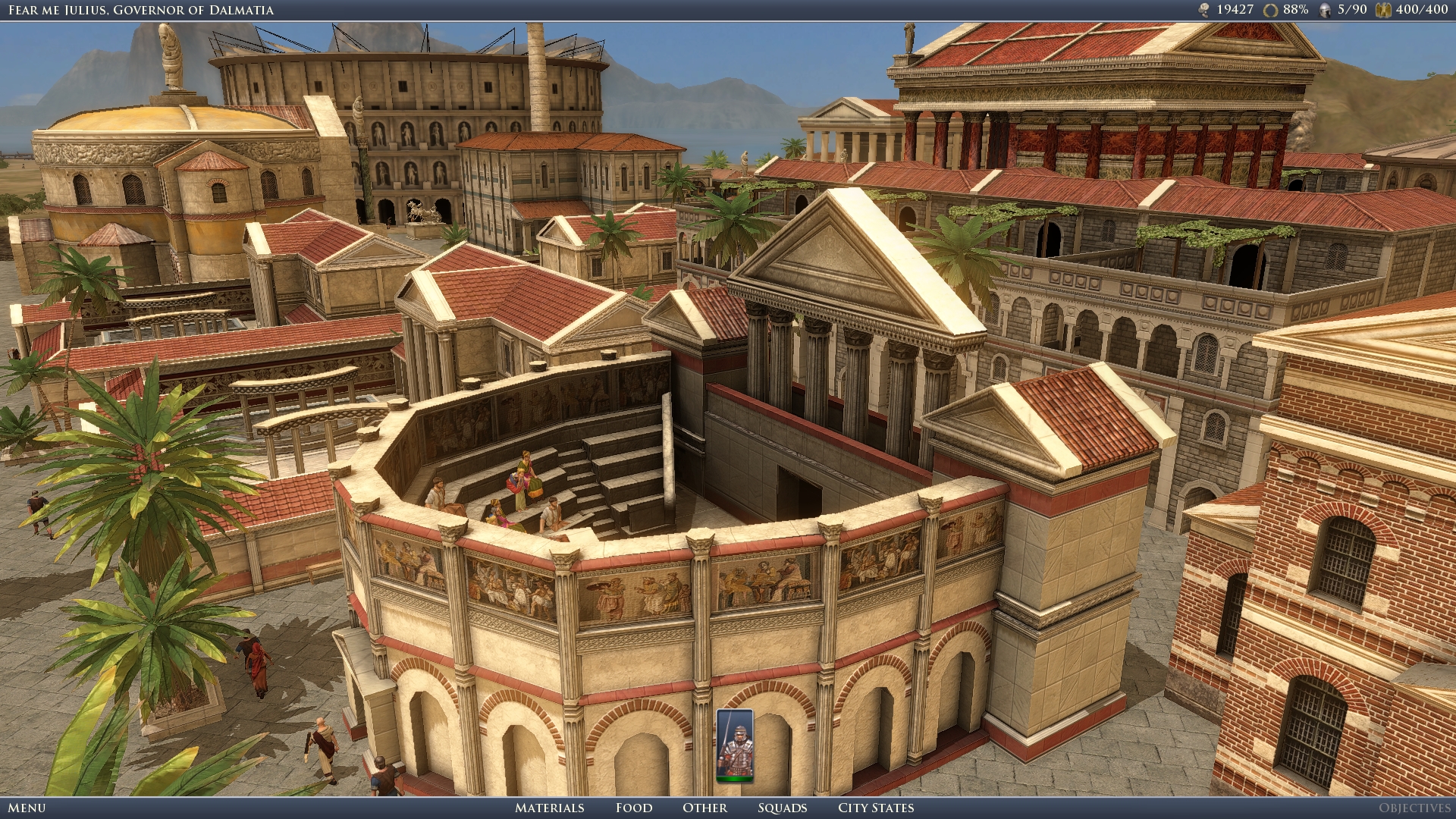
Task: Open the Menu at bottom left
Action: pos(27,808)
